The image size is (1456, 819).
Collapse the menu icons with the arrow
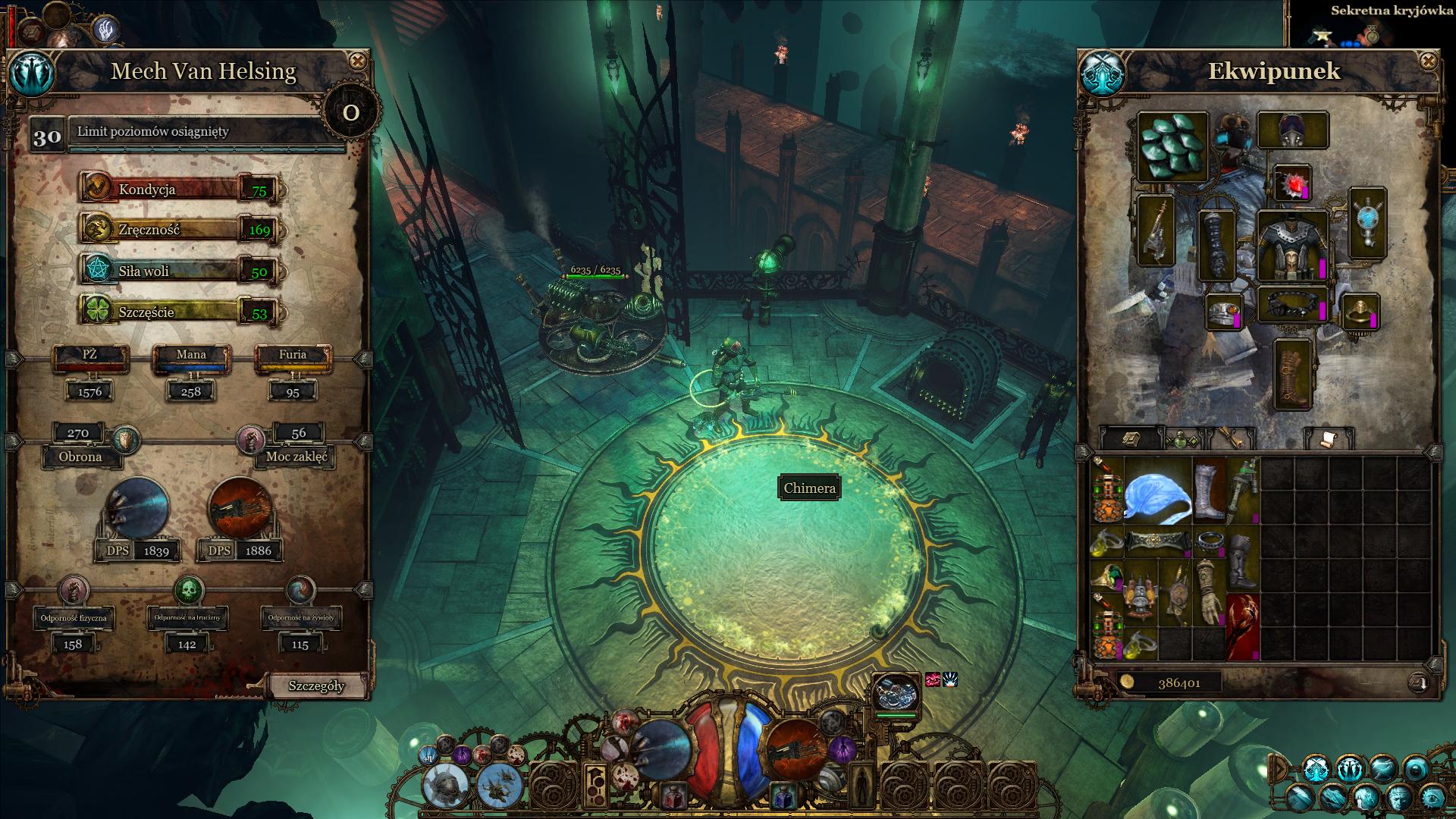click(1279, 769)
